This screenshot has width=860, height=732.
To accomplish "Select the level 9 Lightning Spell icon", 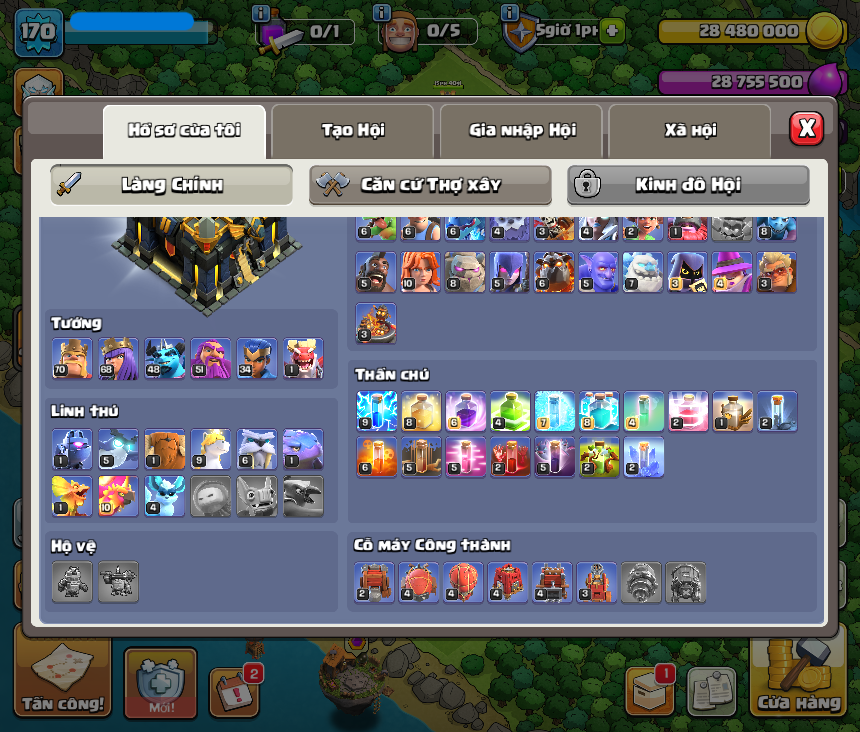I will coord(375,411).
